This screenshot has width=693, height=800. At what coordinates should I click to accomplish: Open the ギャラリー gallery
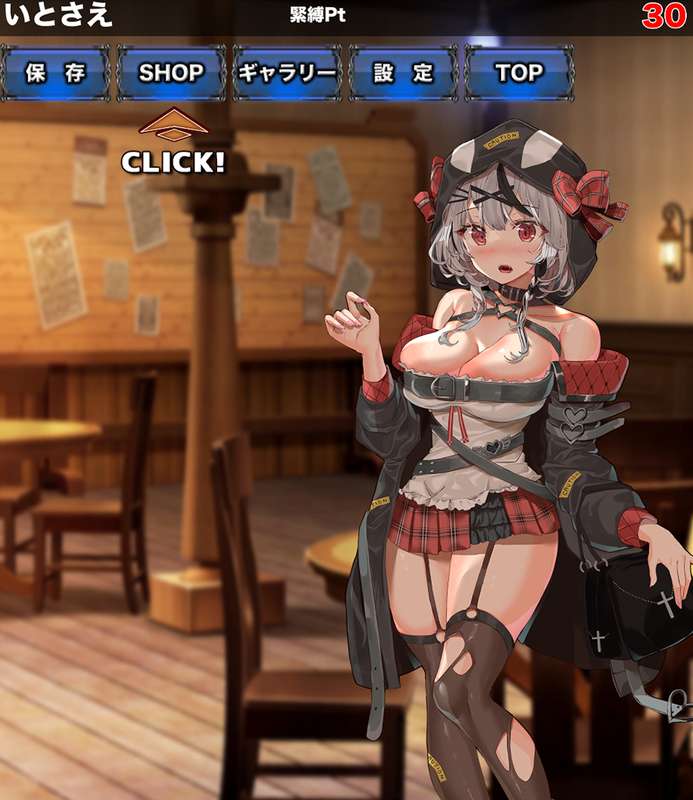[x=287, y=73]
